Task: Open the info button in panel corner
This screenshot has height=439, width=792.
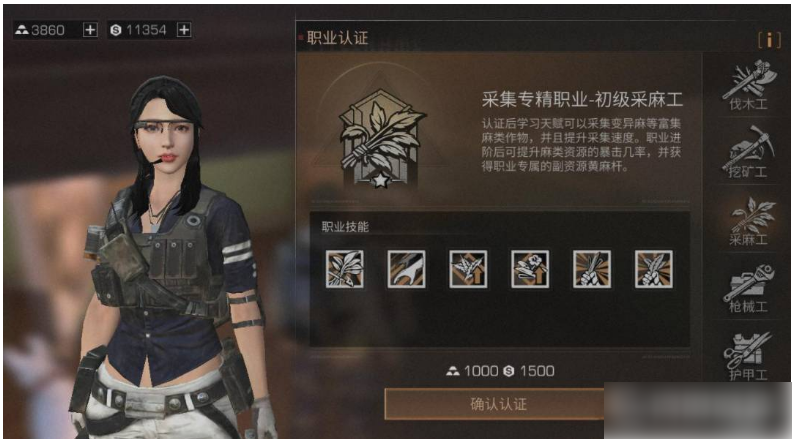Action: [768, 39]
